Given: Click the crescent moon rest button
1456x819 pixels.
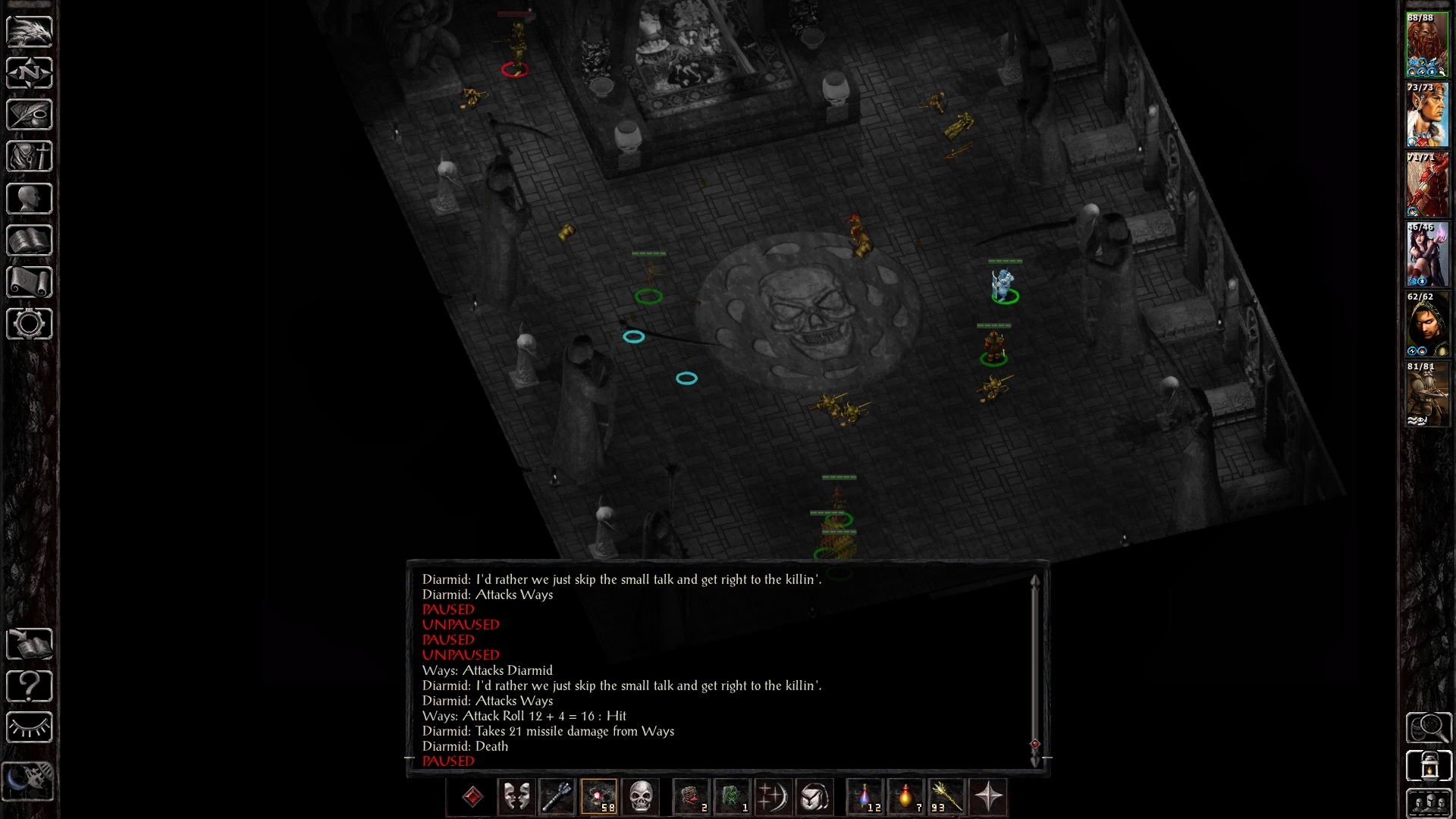Looking at the screenshot, I should (x=30, y=780).
